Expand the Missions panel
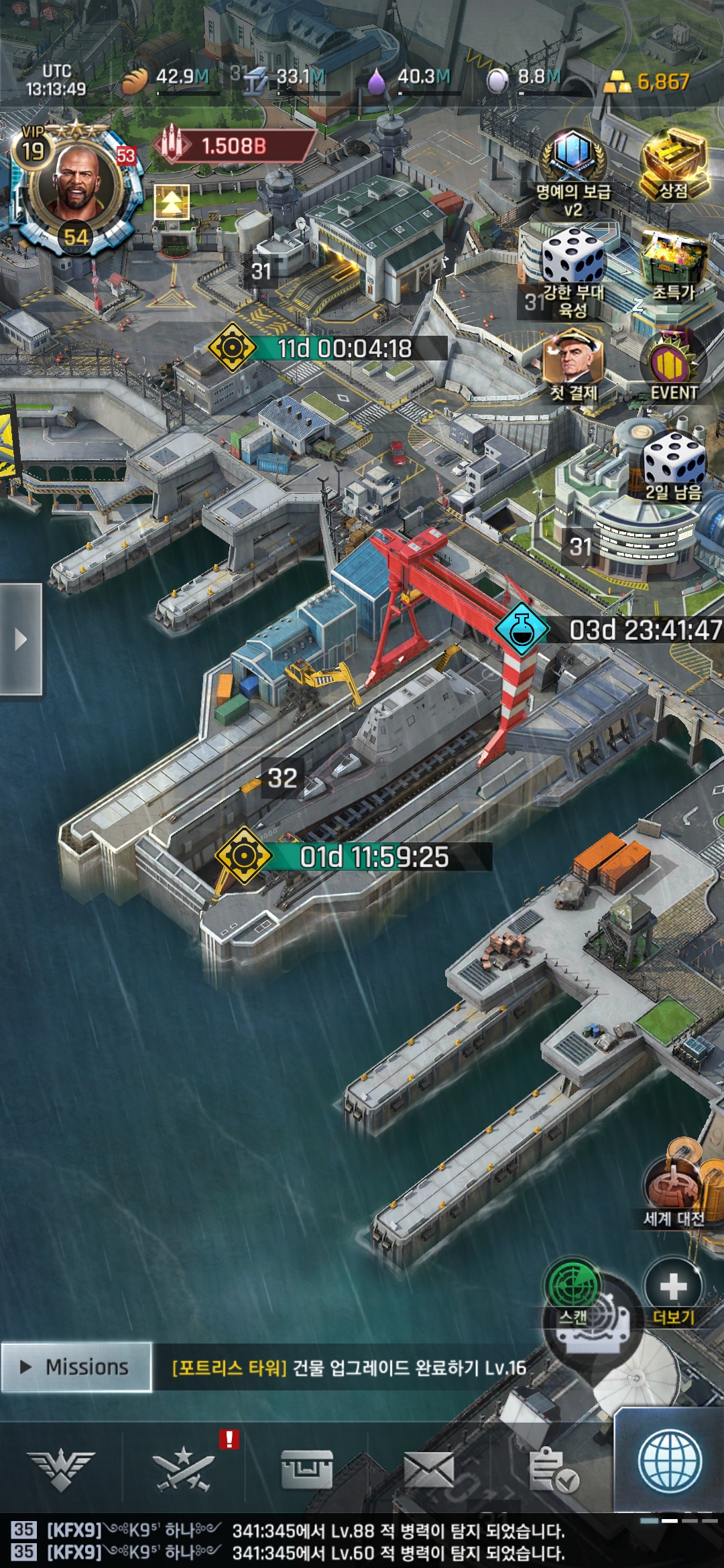This screenshot has width=724, height=1568. [x=76, y=1367]
